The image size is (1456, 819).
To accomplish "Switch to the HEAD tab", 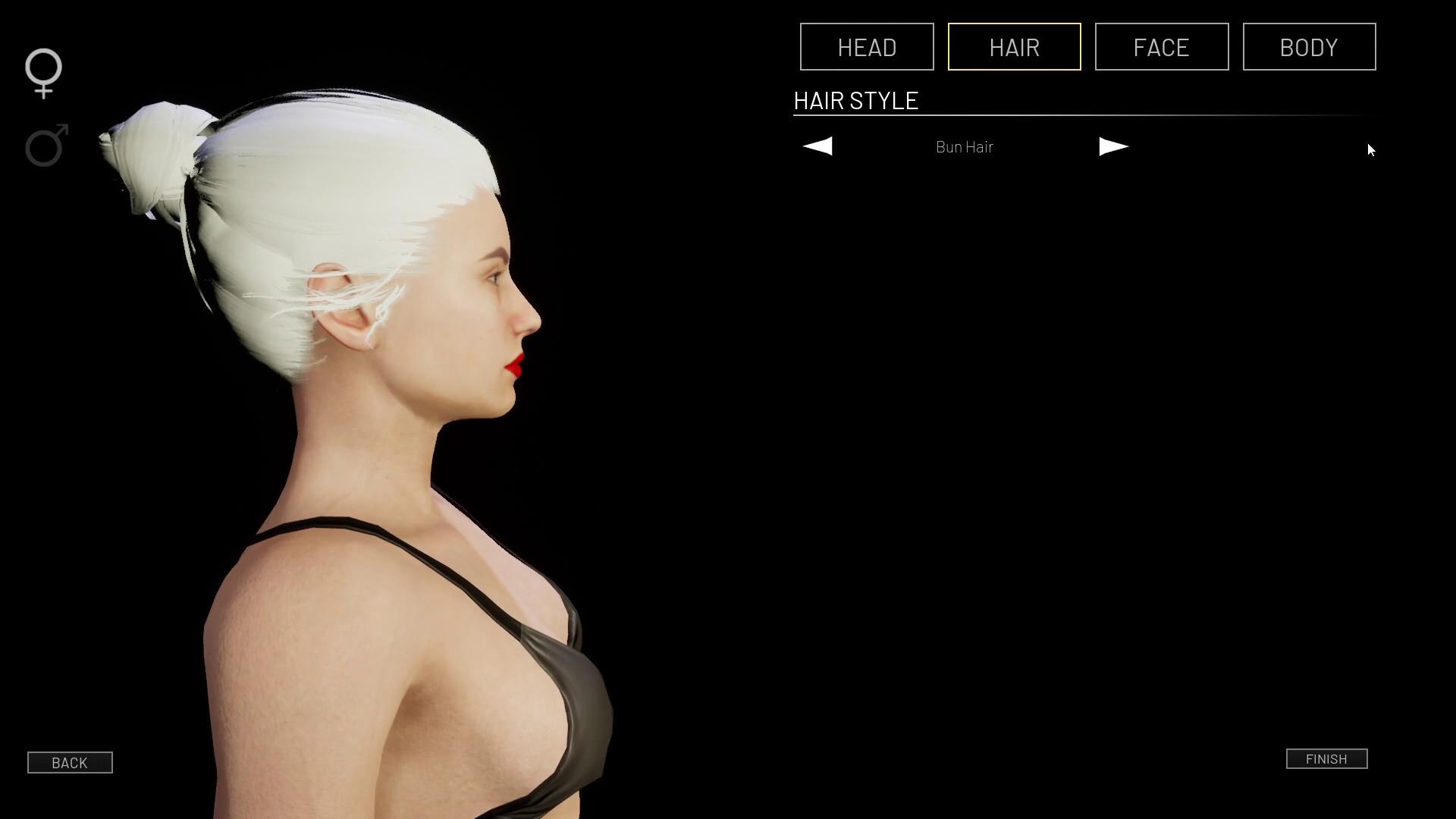I will click(x=867, y=47).
